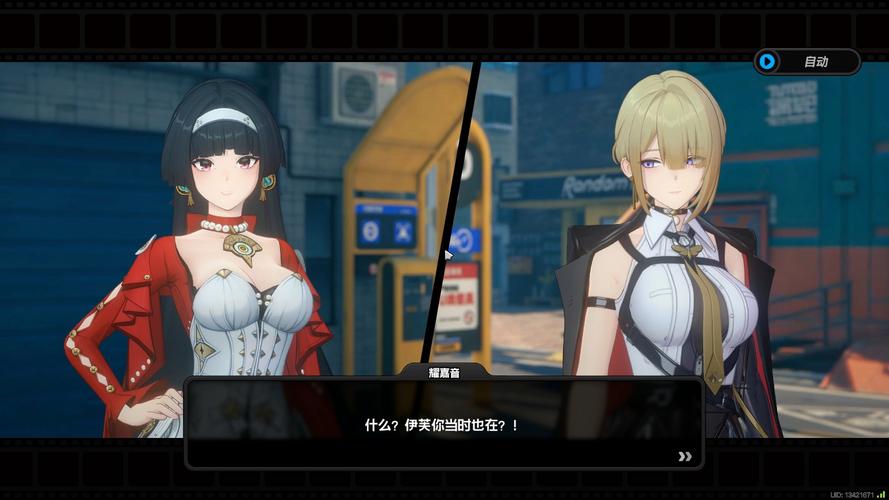Advance dialogue with the double-arrow button
The image size is (889, 500).
[x=685, y=456]
